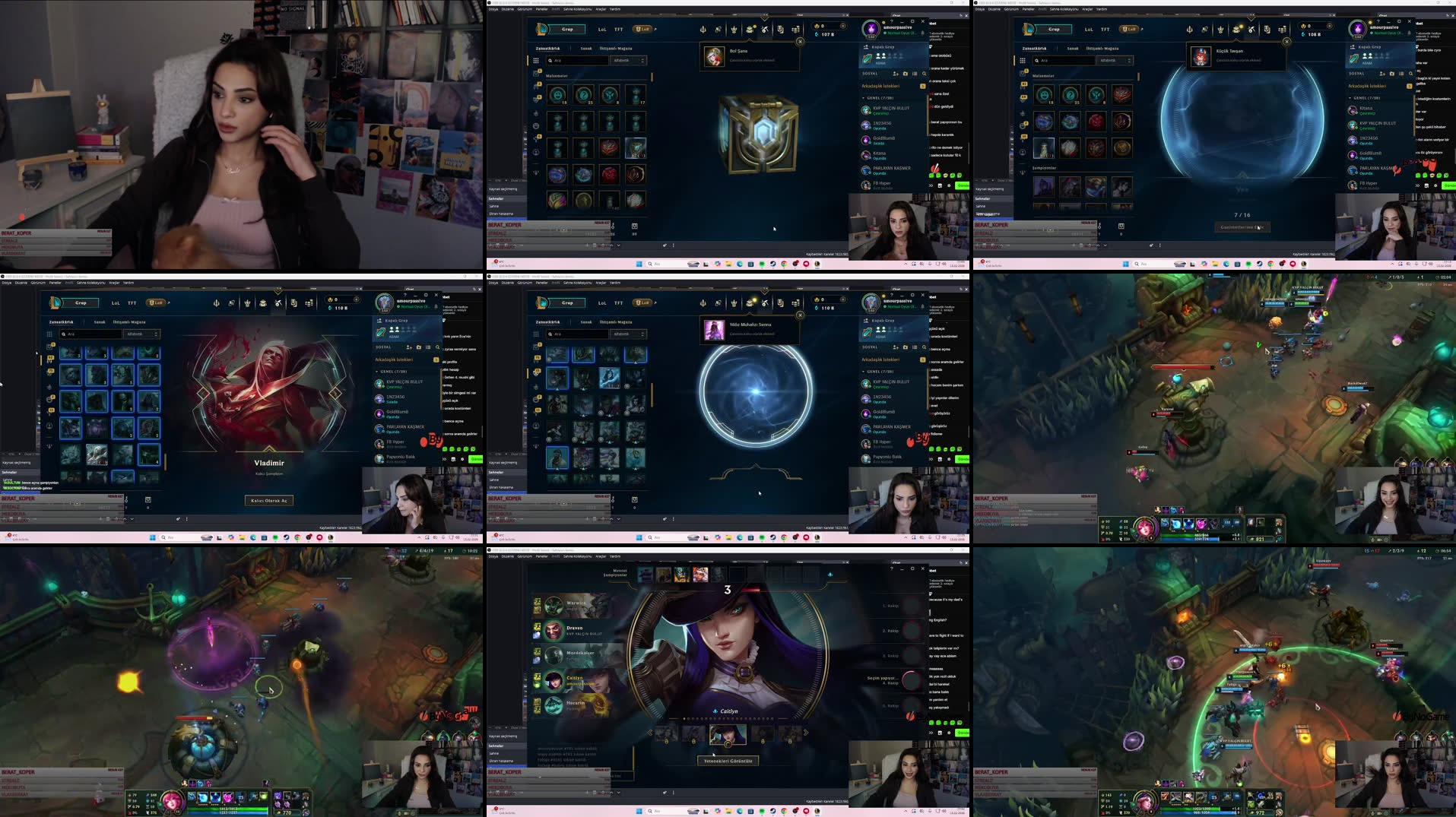
Task: Click the Kalıcı Olarak Aç button under Vladimir
Action: pos(268,500)
